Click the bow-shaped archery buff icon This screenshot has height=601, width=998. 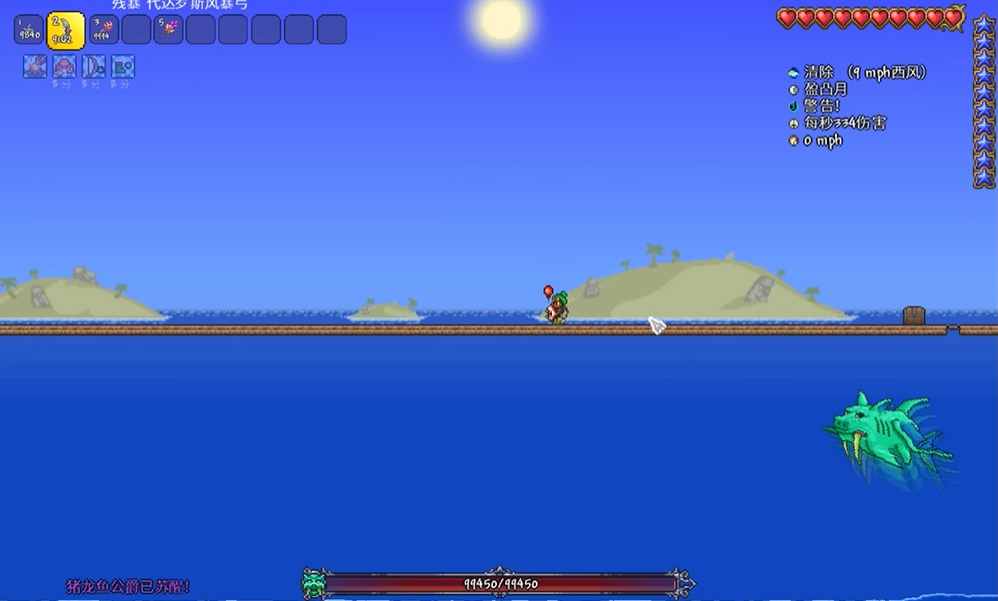93,67
